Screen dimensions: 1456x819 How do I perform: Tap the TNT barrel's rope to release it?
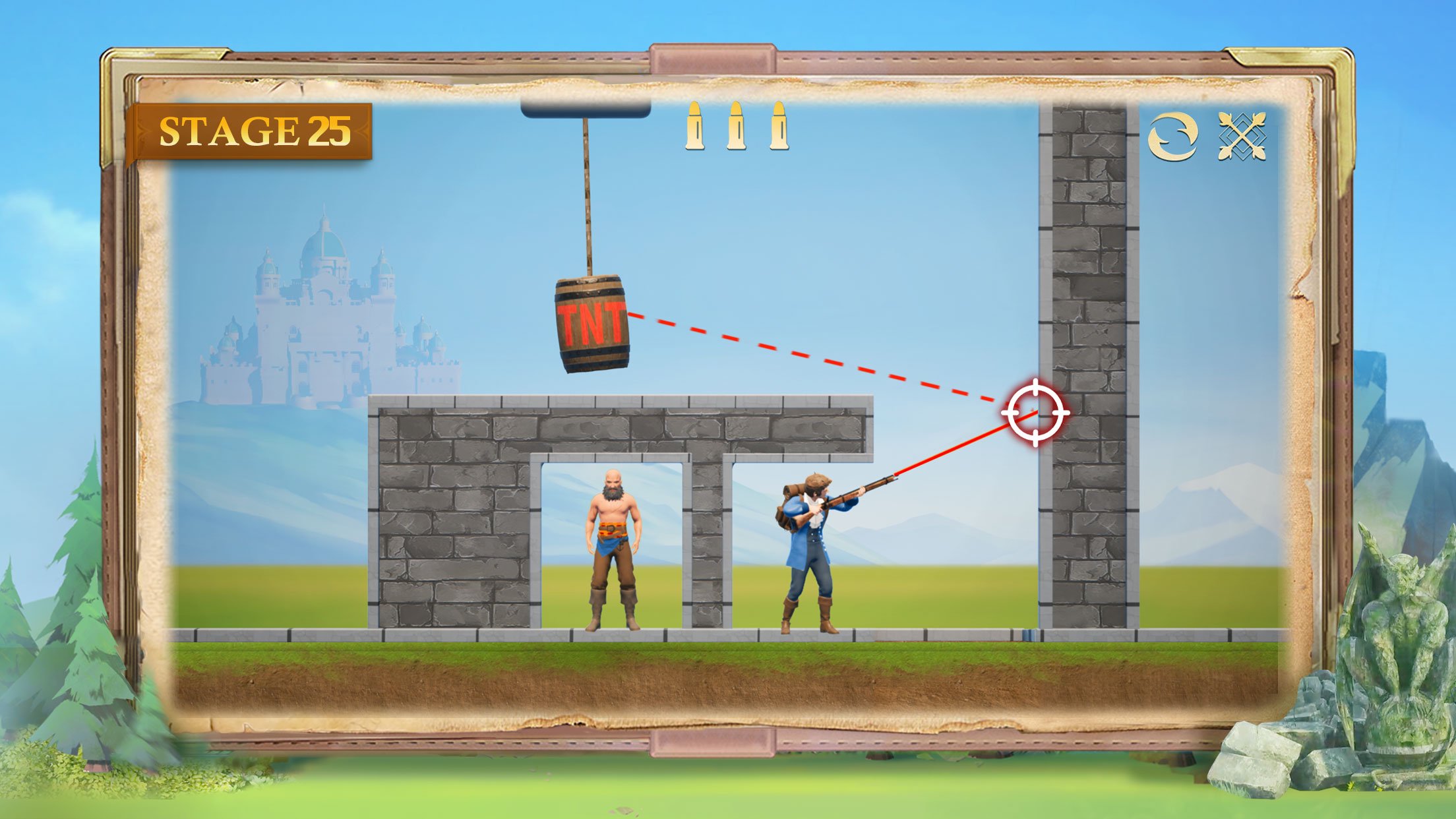(586, 198)
